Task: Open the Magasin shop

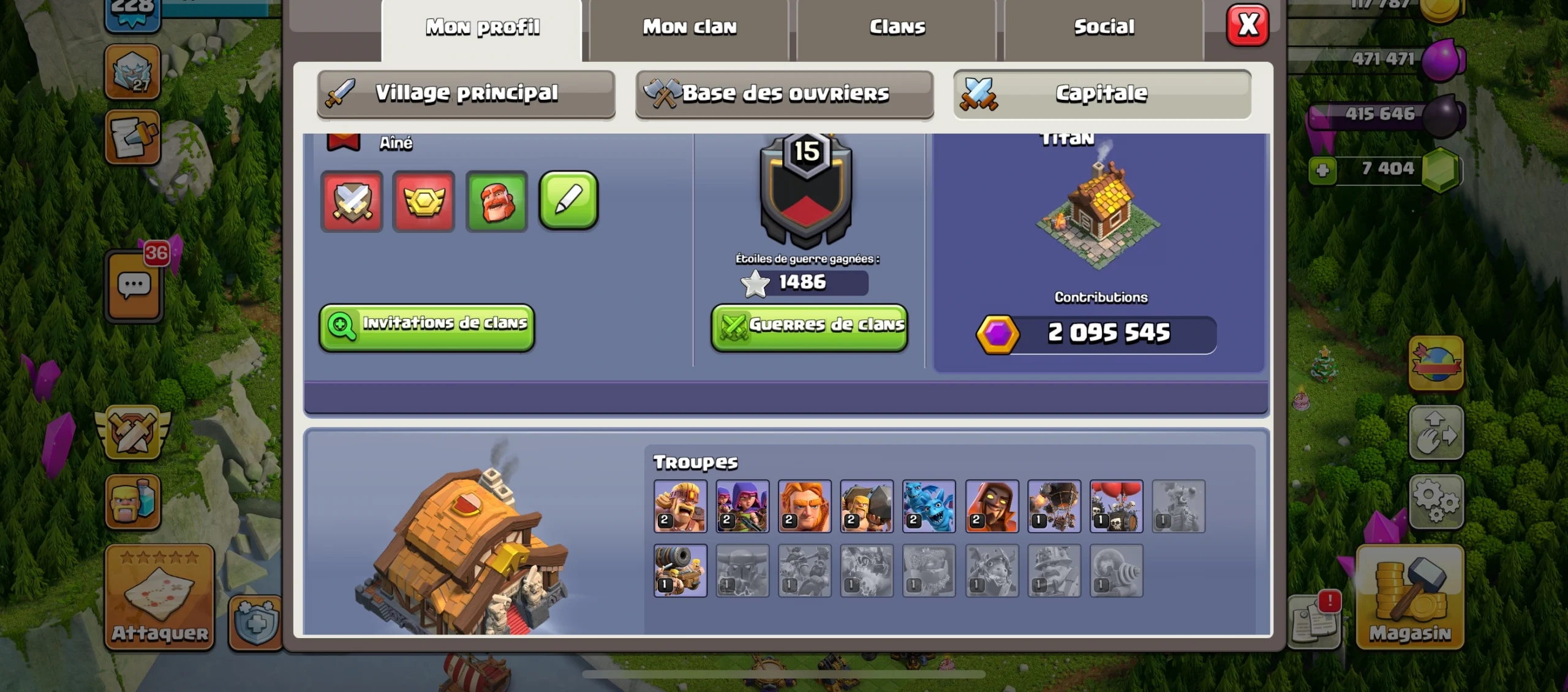Action: coord(1409,598)
